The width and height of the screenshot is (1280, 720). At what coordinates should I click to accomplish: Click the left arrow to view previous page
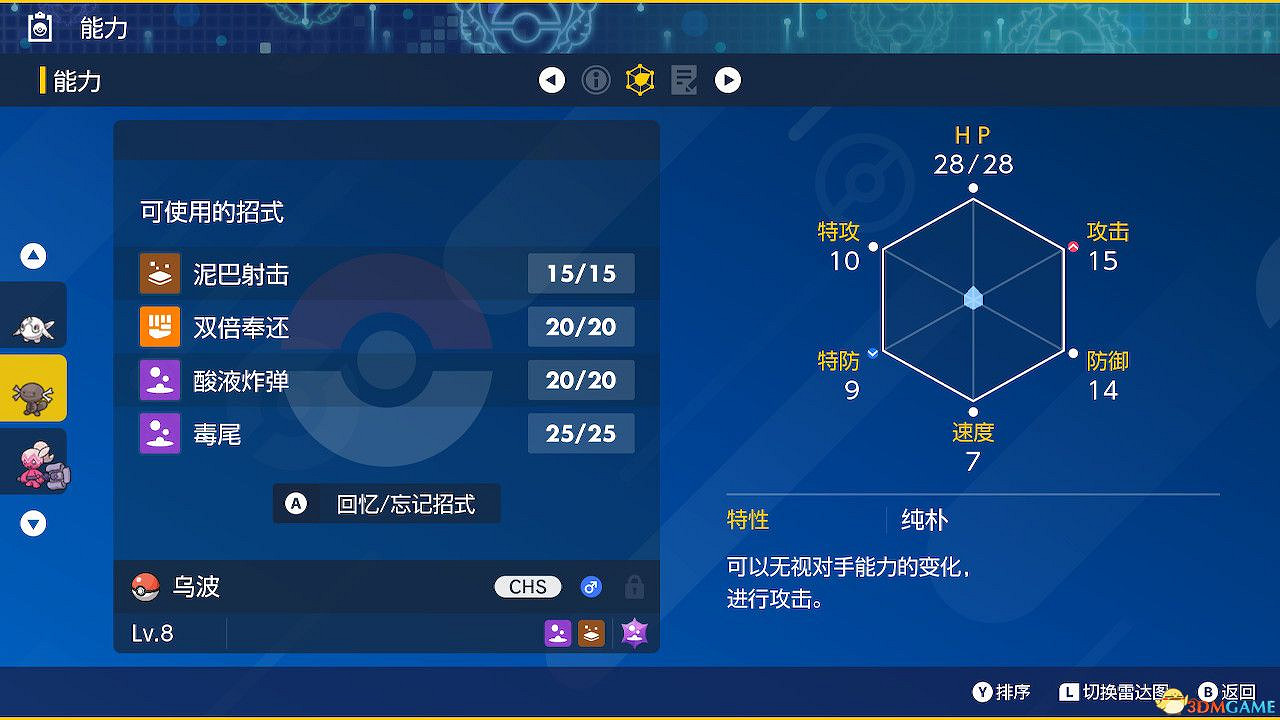552,80
